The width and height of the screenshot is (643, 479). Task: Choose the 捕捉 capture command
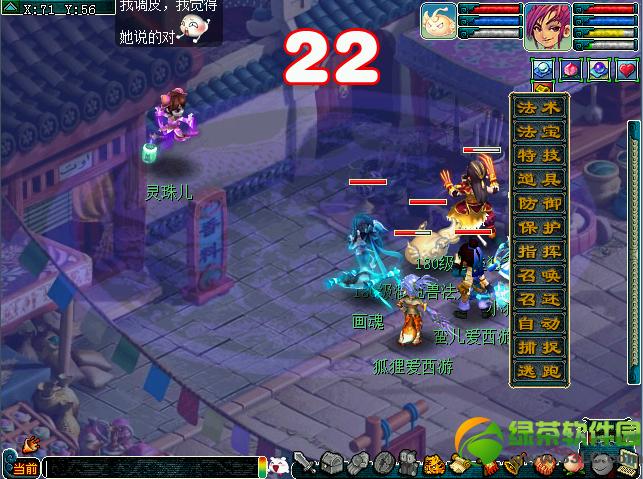(539, 348)
